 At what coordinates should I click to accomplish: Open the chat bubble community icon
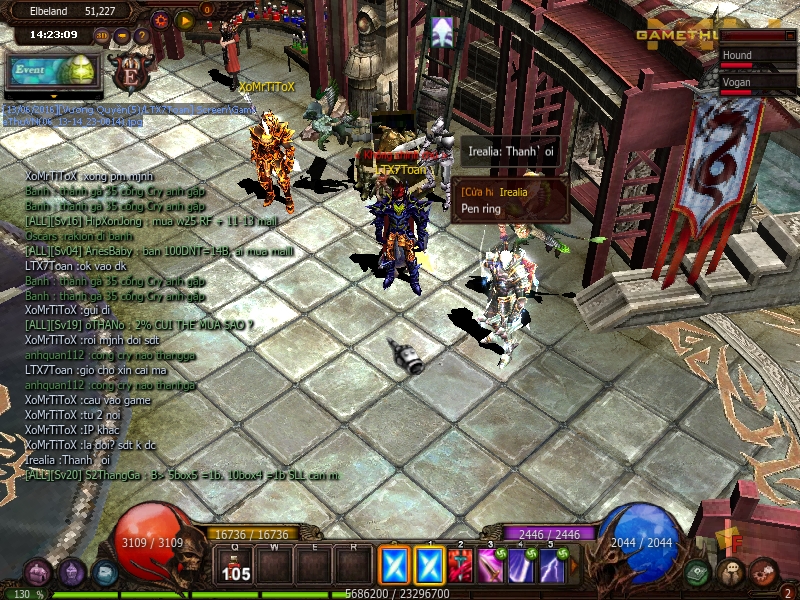(732, 573)
